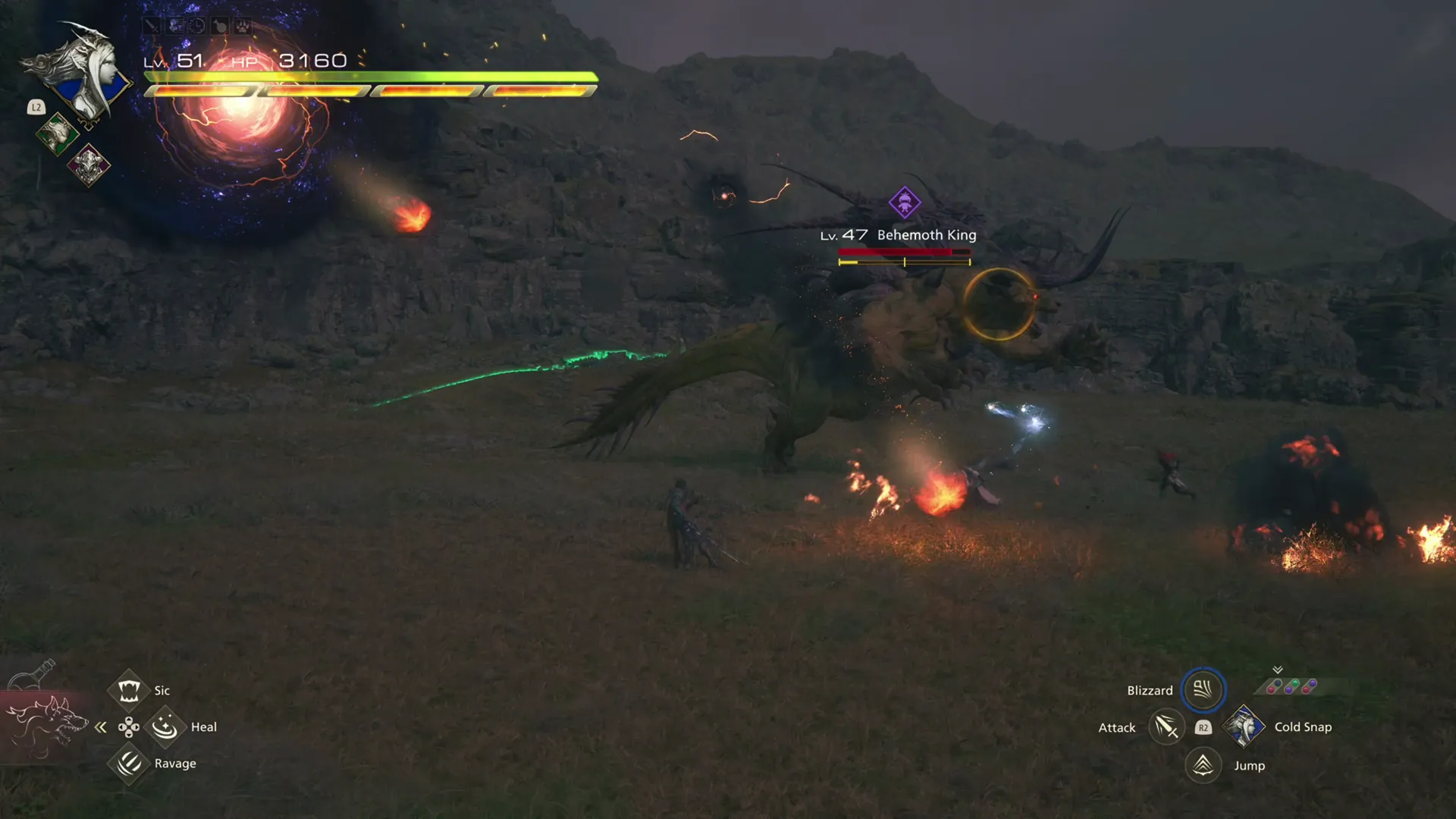Expand the double chevron above ability dots
This screenshot has width=1456, height=819.
pos(1277,670)
